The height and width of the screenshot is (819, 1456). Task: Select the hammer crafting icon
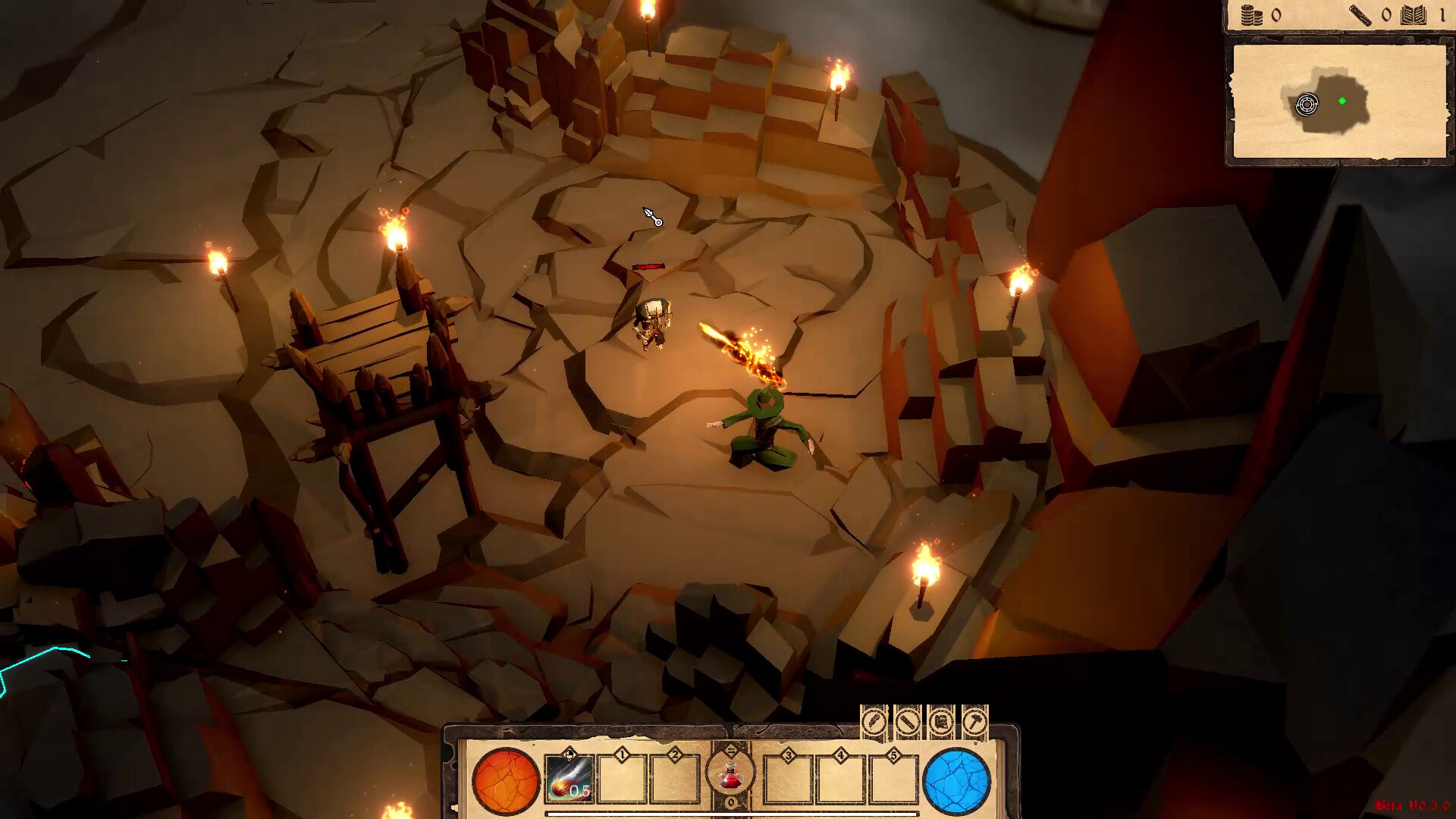coord(974,721)
